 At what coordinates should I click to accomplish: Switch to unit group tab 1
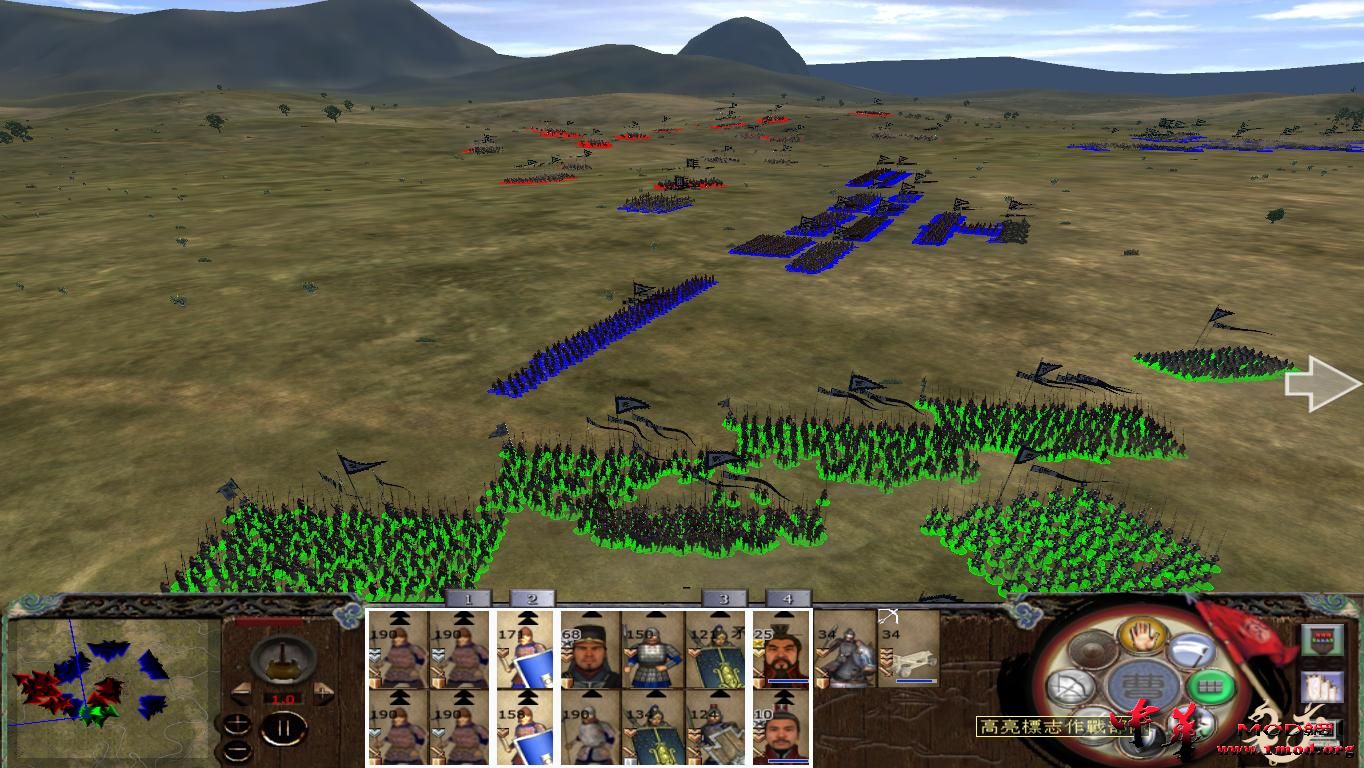(x=468, y=599)
